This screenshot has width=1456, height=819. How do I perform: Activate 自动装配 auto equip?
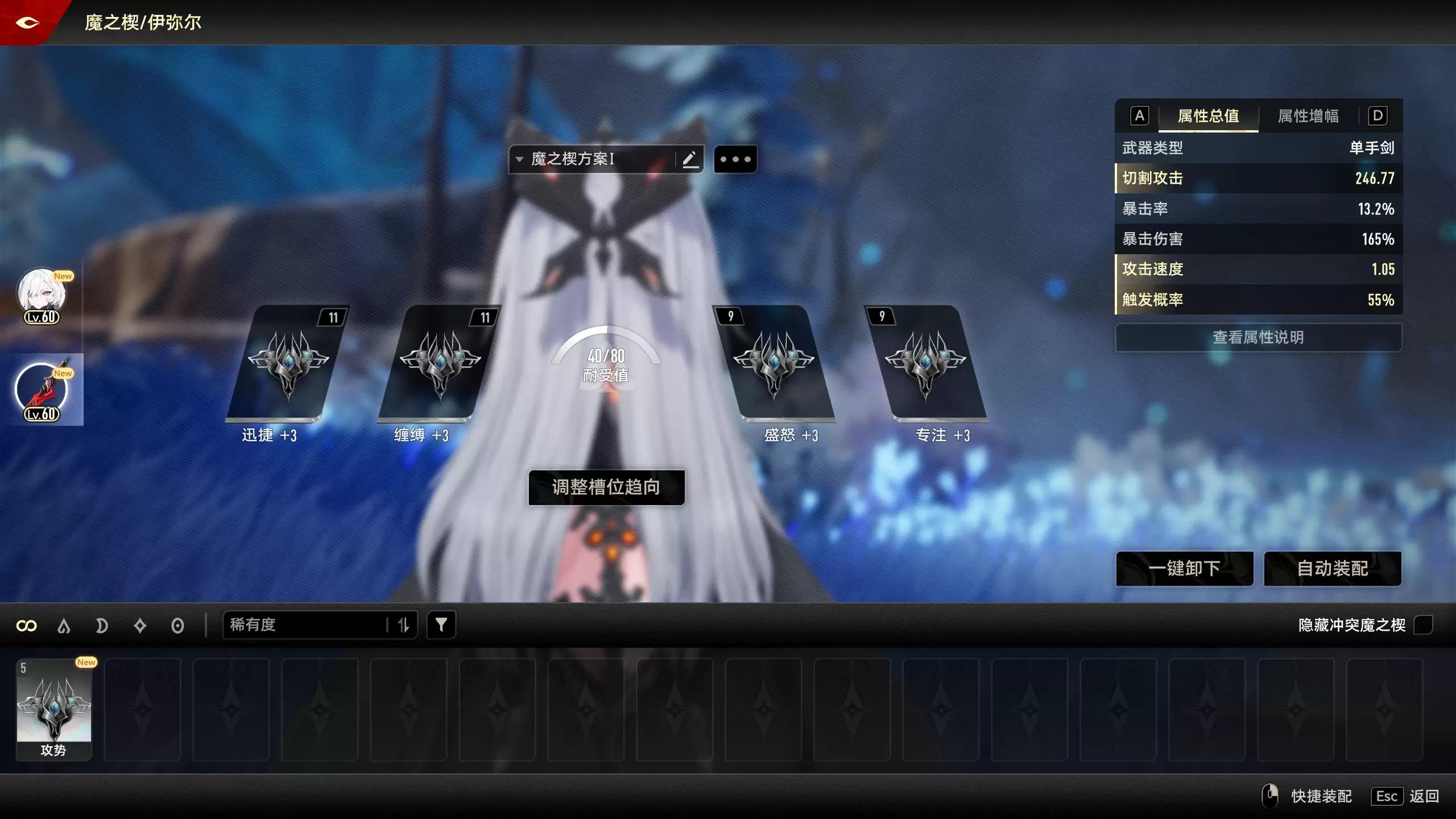pos(1332,568)
